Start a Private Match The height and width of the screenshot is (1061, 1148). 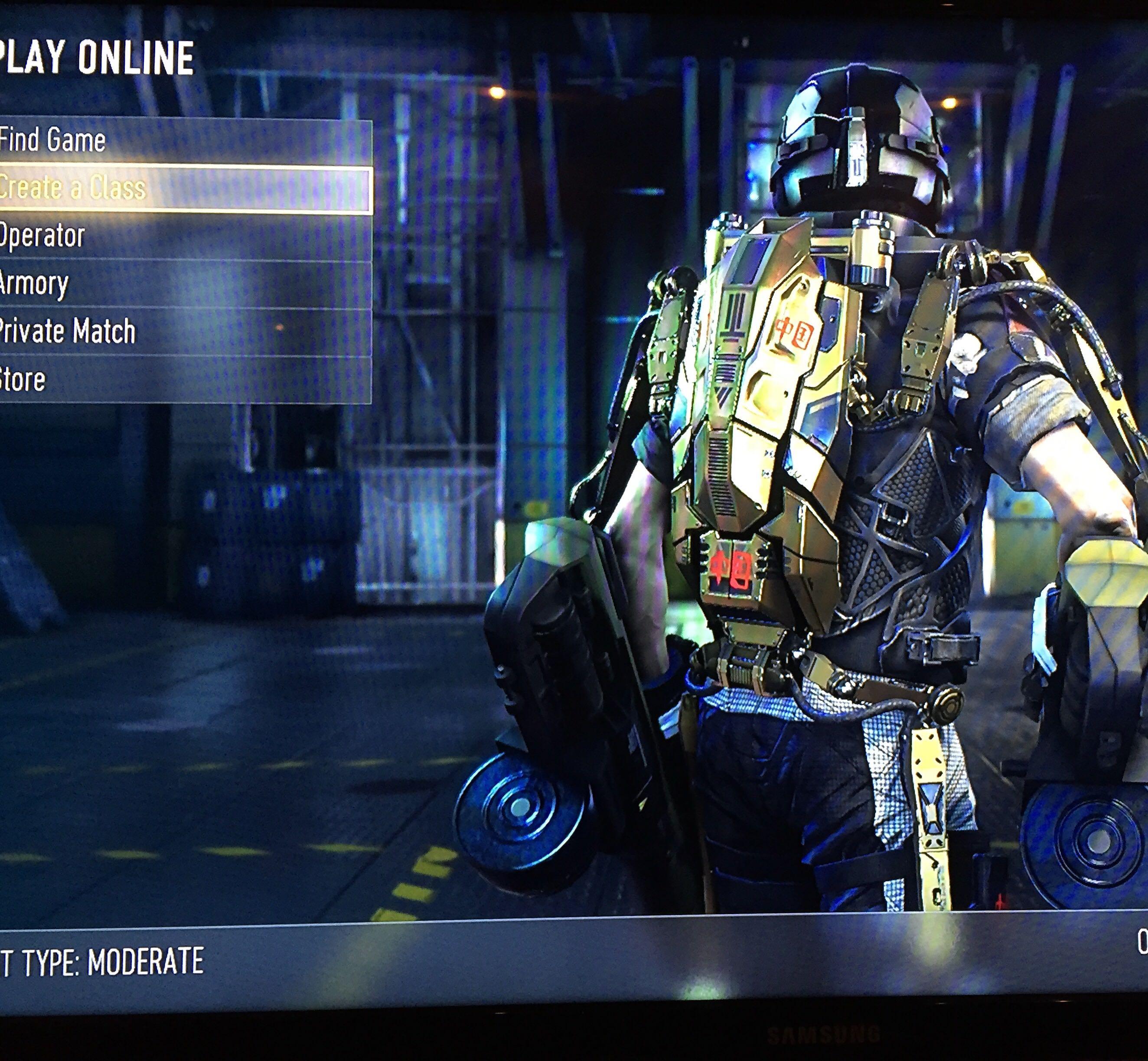[x=68, y=331]
